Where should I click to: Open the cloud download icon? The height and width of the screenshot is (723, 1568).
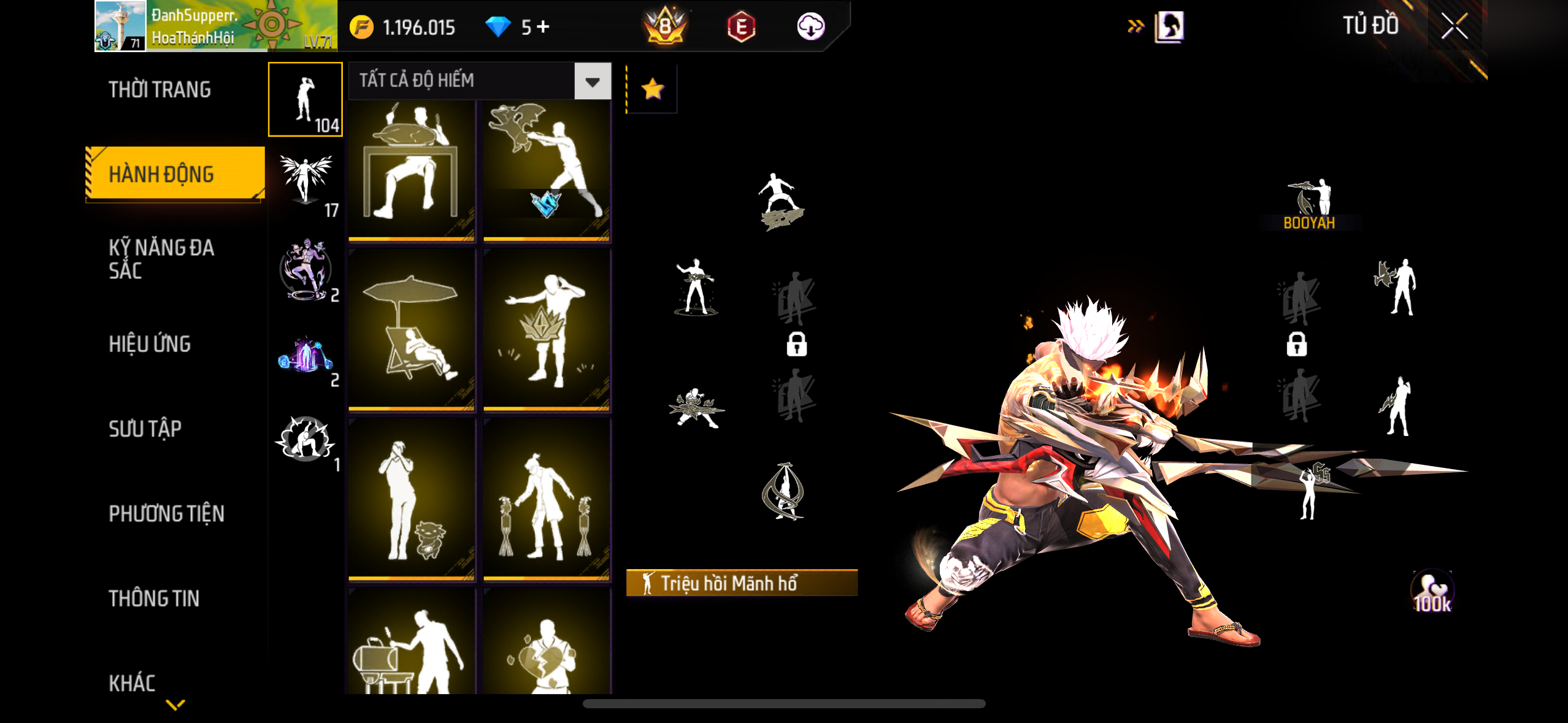(x=810, y=26)
